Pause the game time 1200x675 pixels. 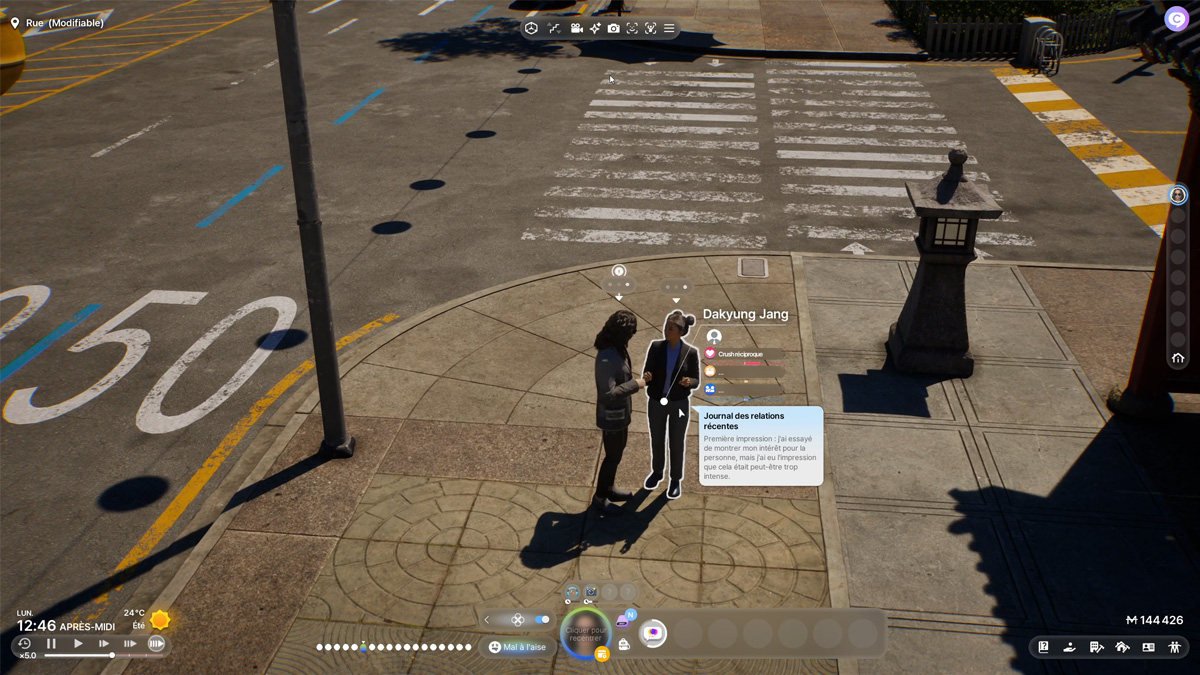pos(52,644)
